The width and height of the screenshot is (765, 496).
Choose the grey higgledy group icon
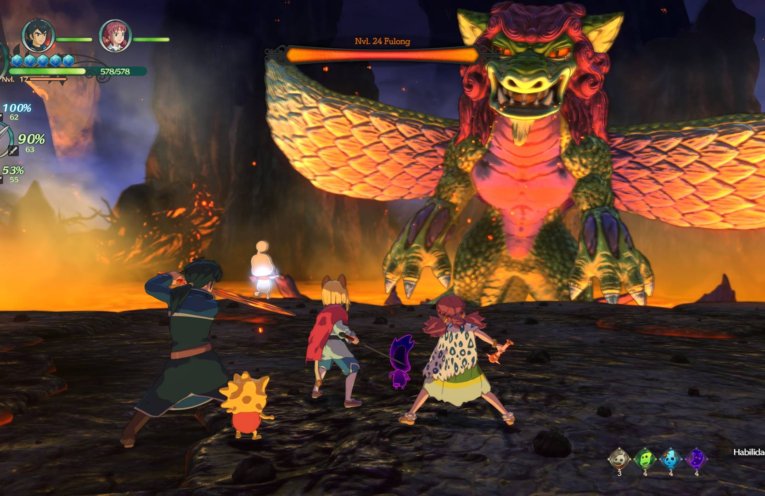click(x=620, y=459)
